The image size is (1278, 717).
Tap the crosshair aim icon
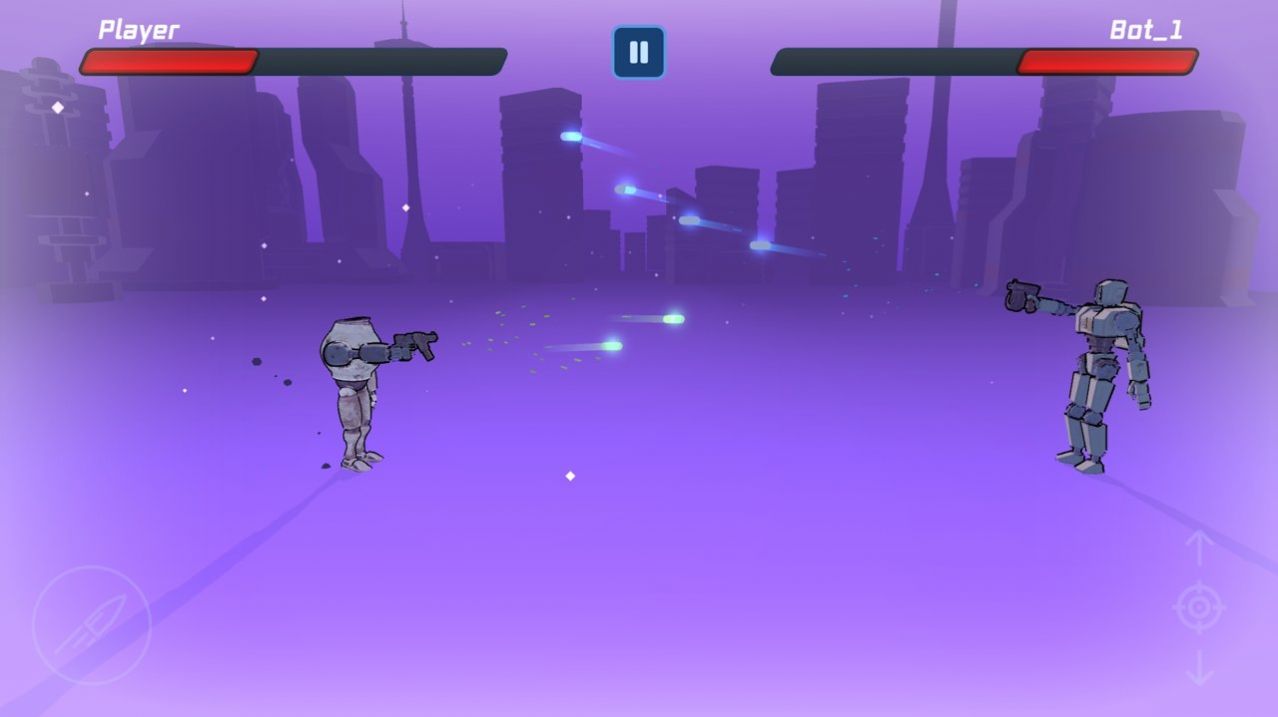tap(1199, 607)
